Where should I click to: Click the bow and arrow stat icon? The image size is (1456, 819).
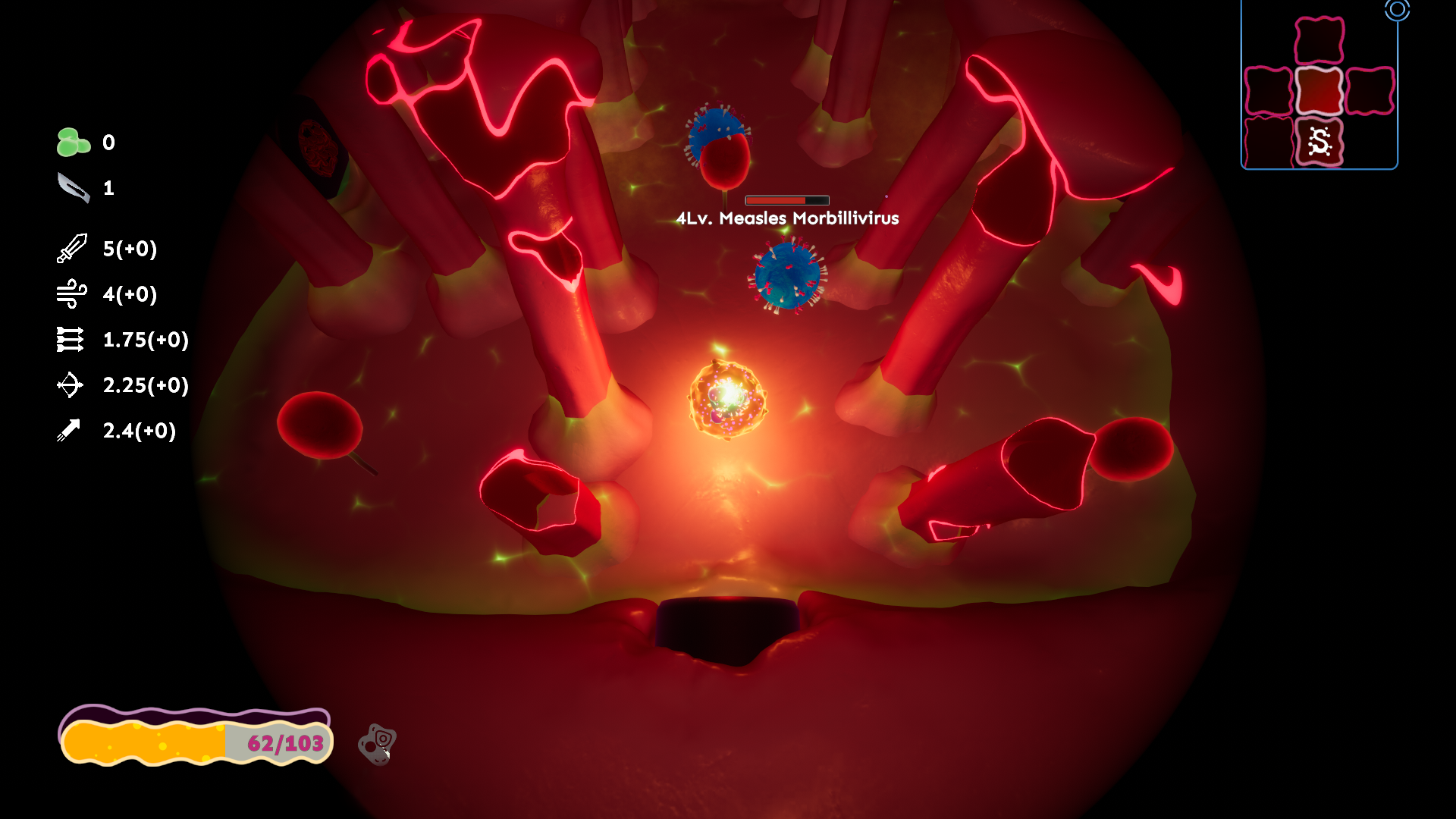(x=70, y=385)
